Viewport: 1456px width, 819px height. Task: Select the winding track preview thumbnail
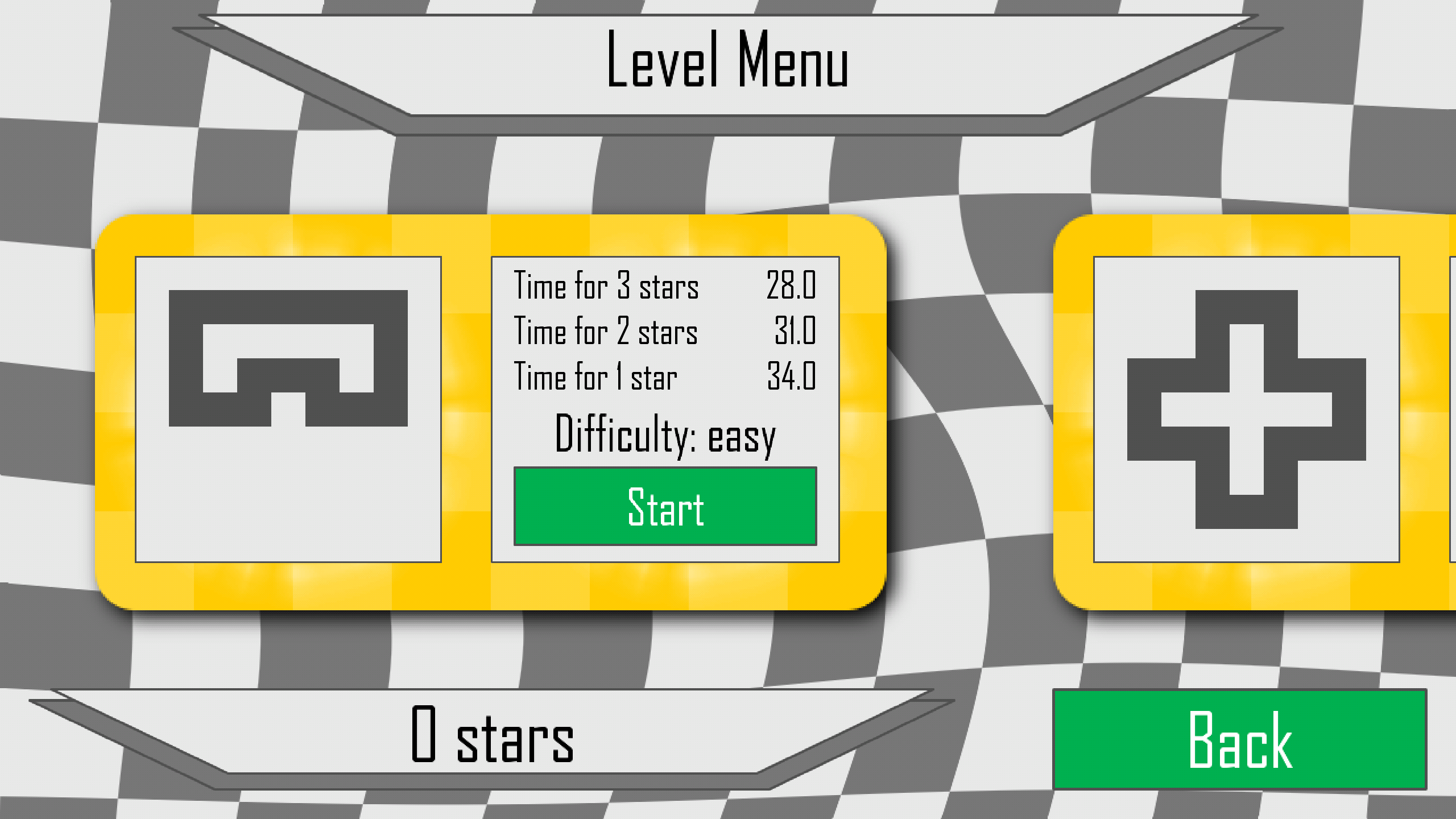tap(288, 409)
